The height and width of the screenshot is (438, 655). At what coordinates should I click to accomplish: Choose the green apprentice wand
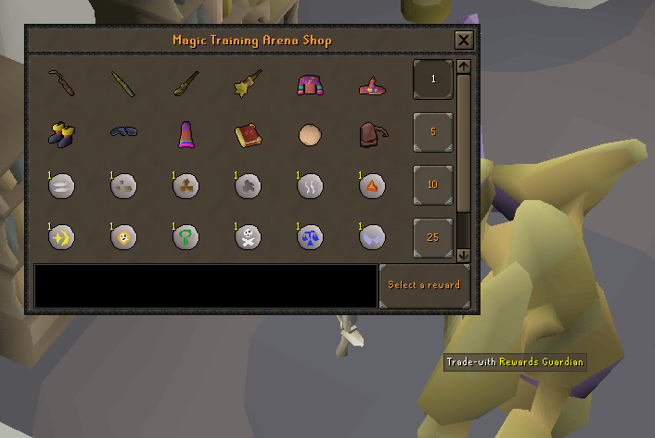[123, 82]
